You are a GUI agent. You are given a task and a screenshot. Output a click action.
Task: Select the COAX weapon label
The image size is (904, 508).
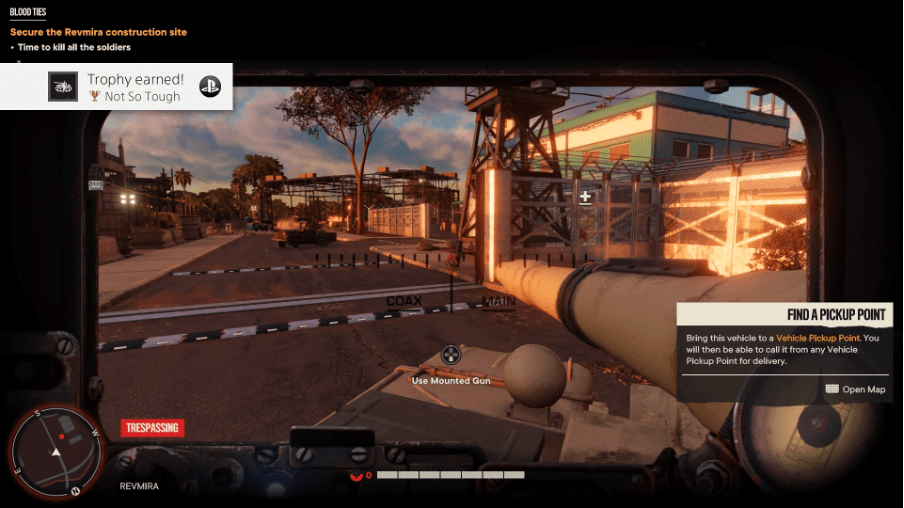[x=404, y=301]
